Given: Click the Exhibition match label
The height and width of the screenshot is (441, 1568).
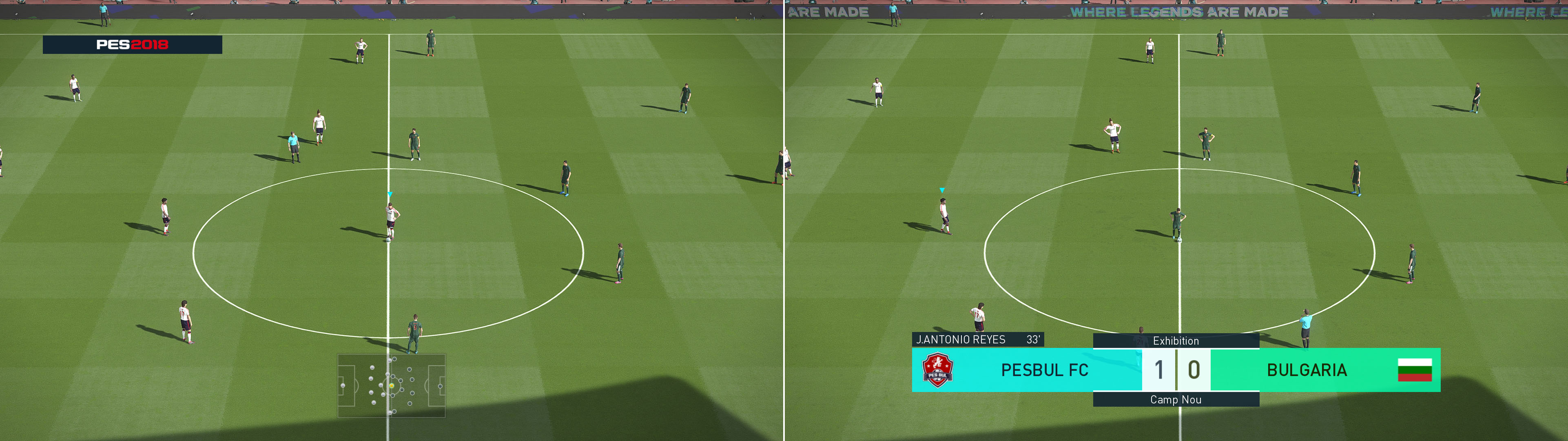Looking at the screenshot, I should [1176, 341].
